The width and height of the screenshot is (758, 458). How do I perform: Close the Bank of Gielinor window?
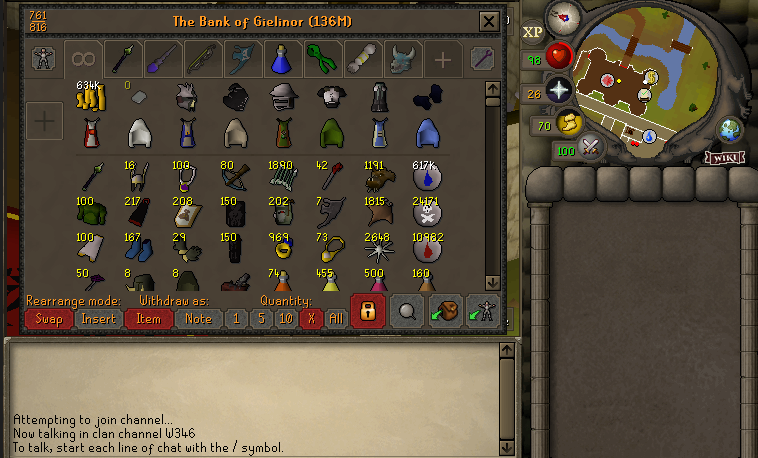488,21
